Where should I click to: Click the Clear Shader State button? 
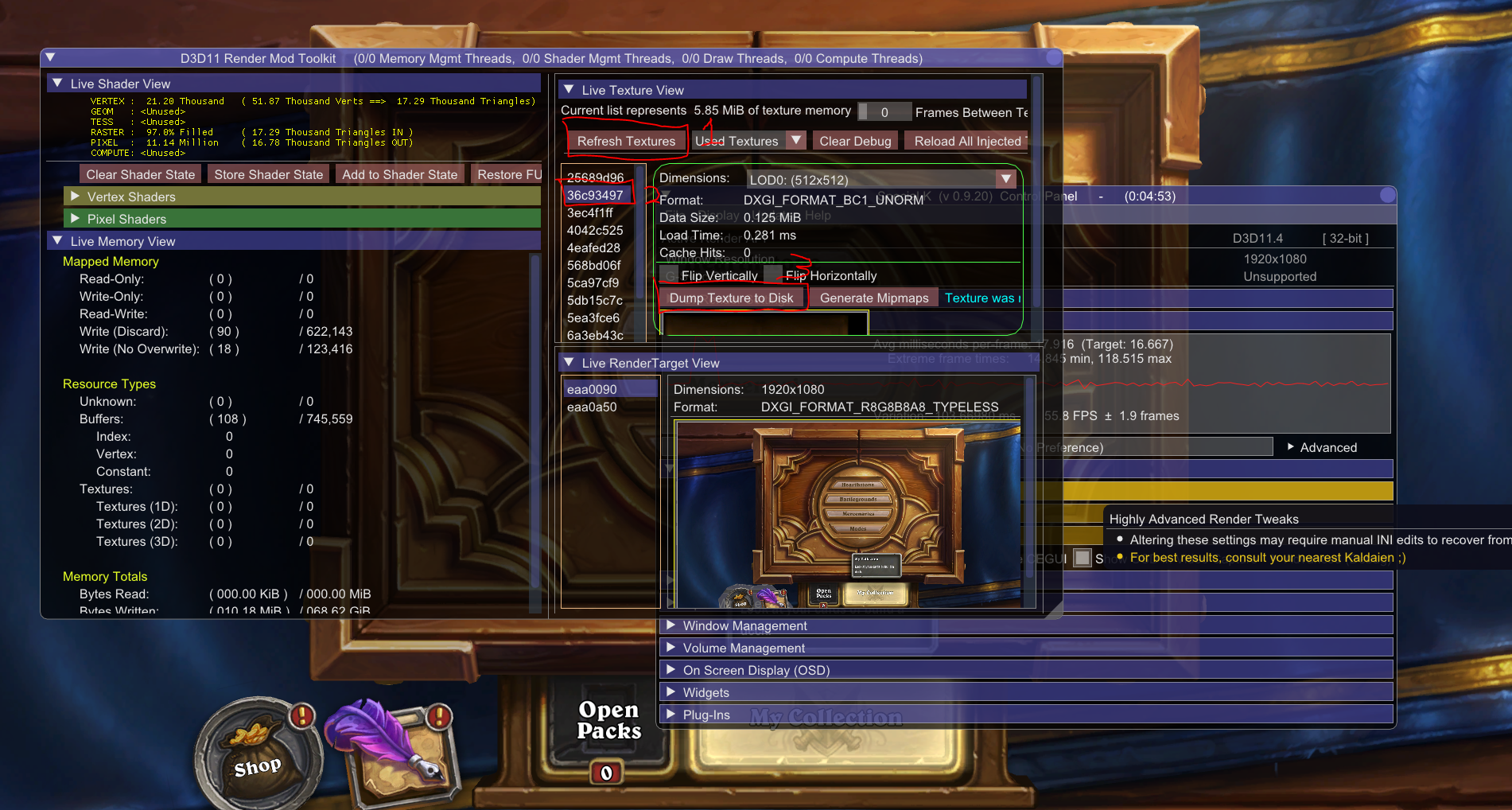[140, 173]
